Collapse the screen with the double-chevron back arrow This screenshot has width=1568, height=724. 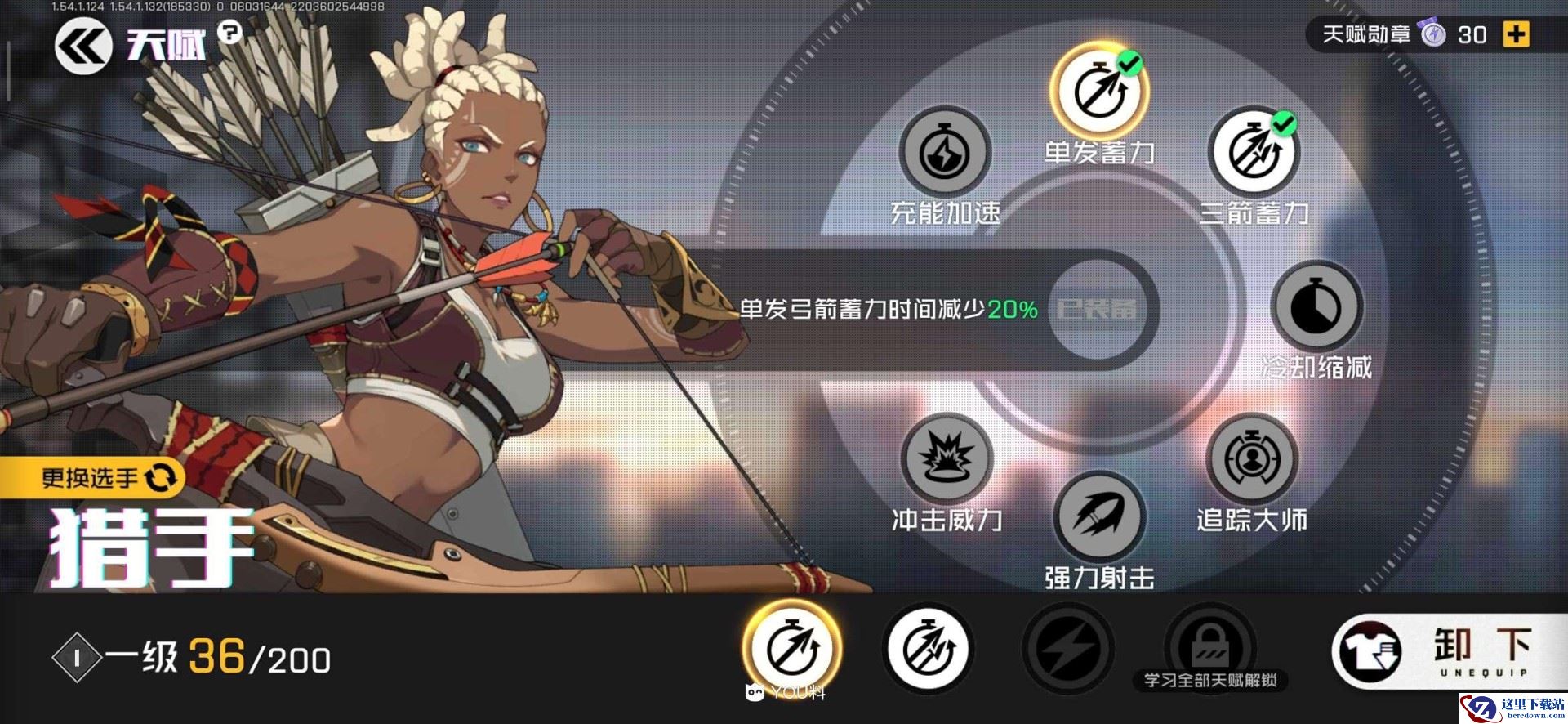tap(82, 45)
